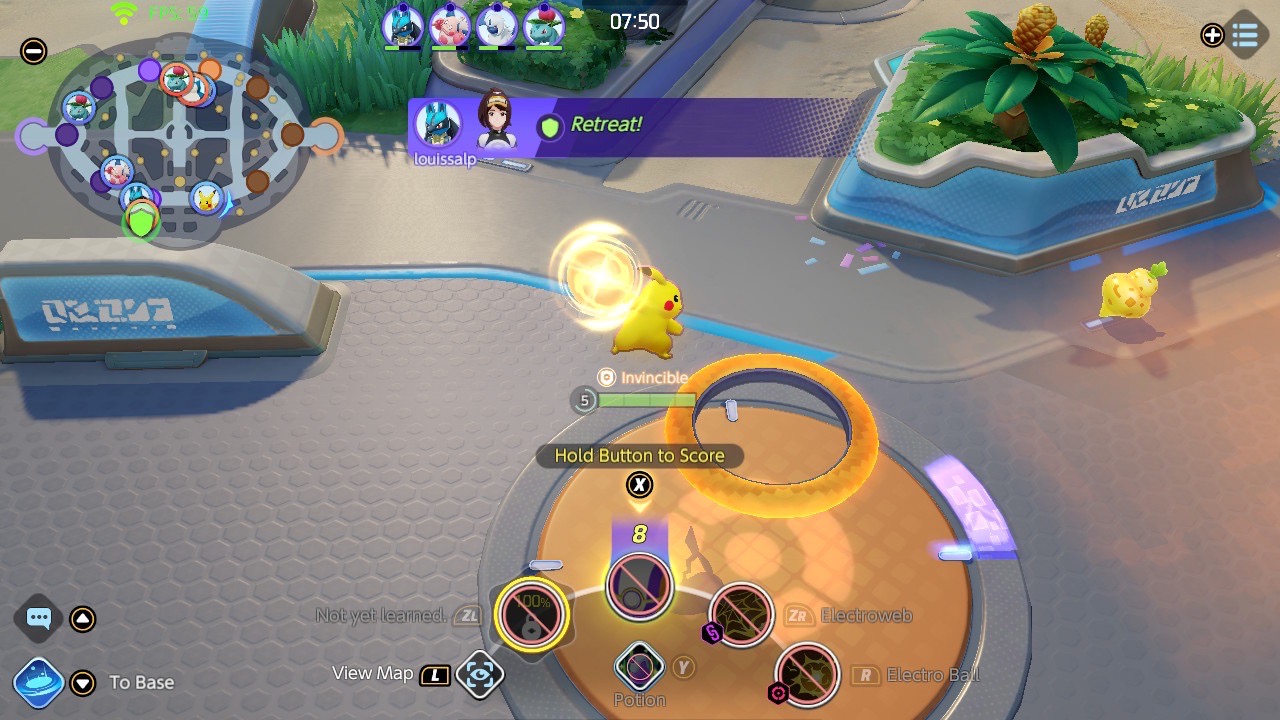Use the Electro Ball move icon

(x=807, y=675)
